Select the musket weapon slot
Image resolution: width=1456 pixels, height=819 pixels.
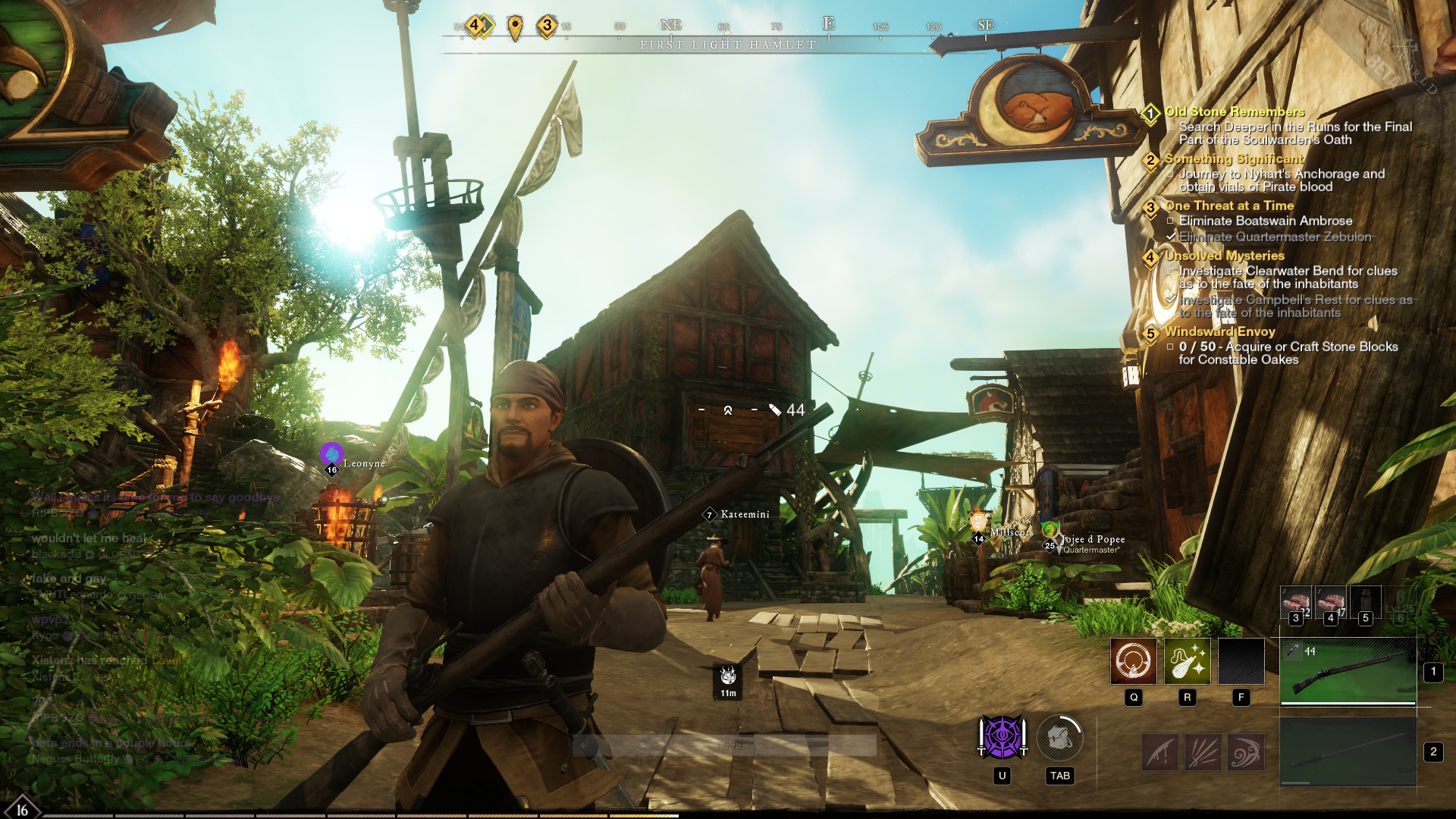tap(1348, 671)
